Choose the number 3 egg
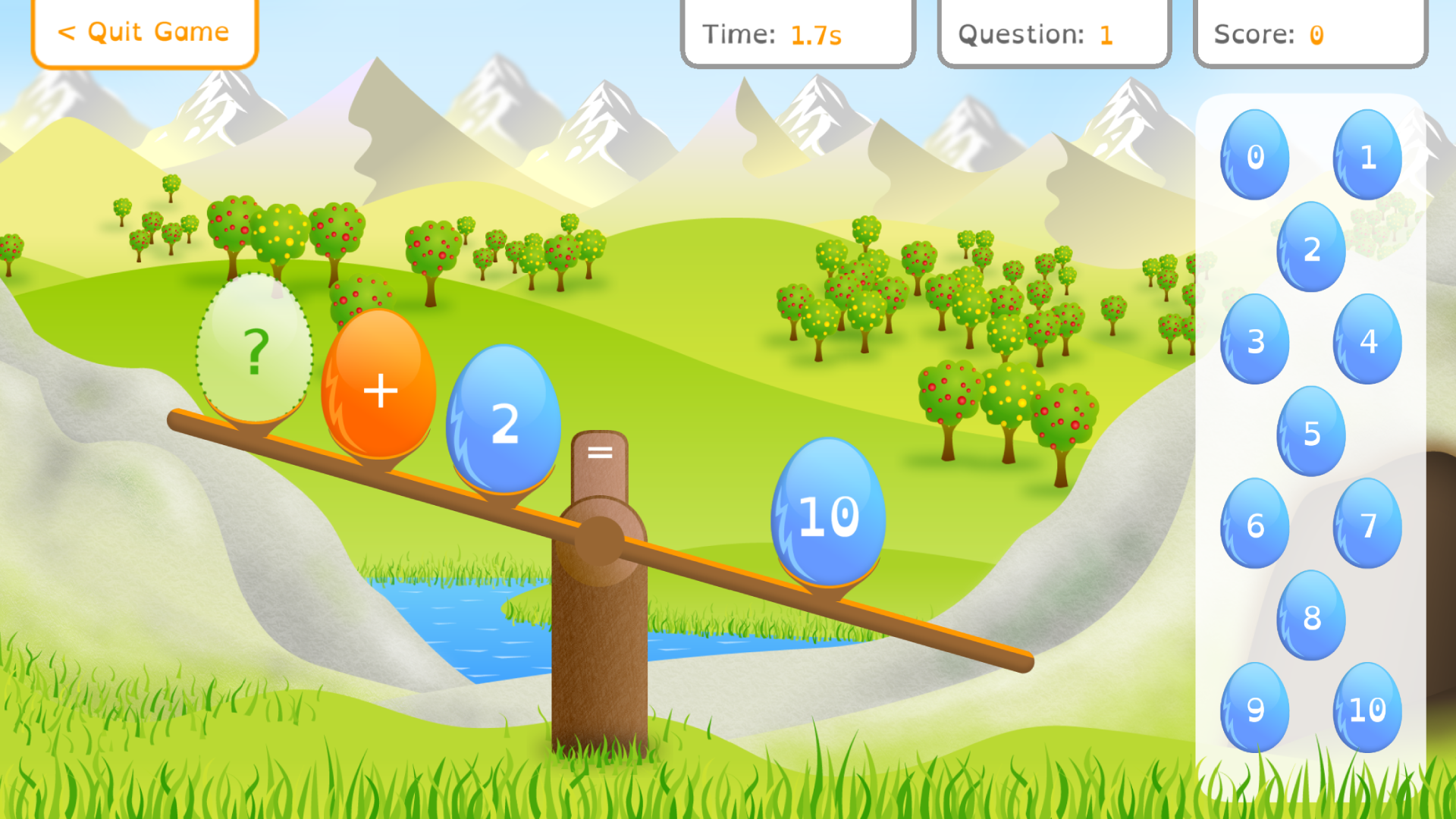The height and width of the screenshot is (819, 1456). [x=1254, y=340]
